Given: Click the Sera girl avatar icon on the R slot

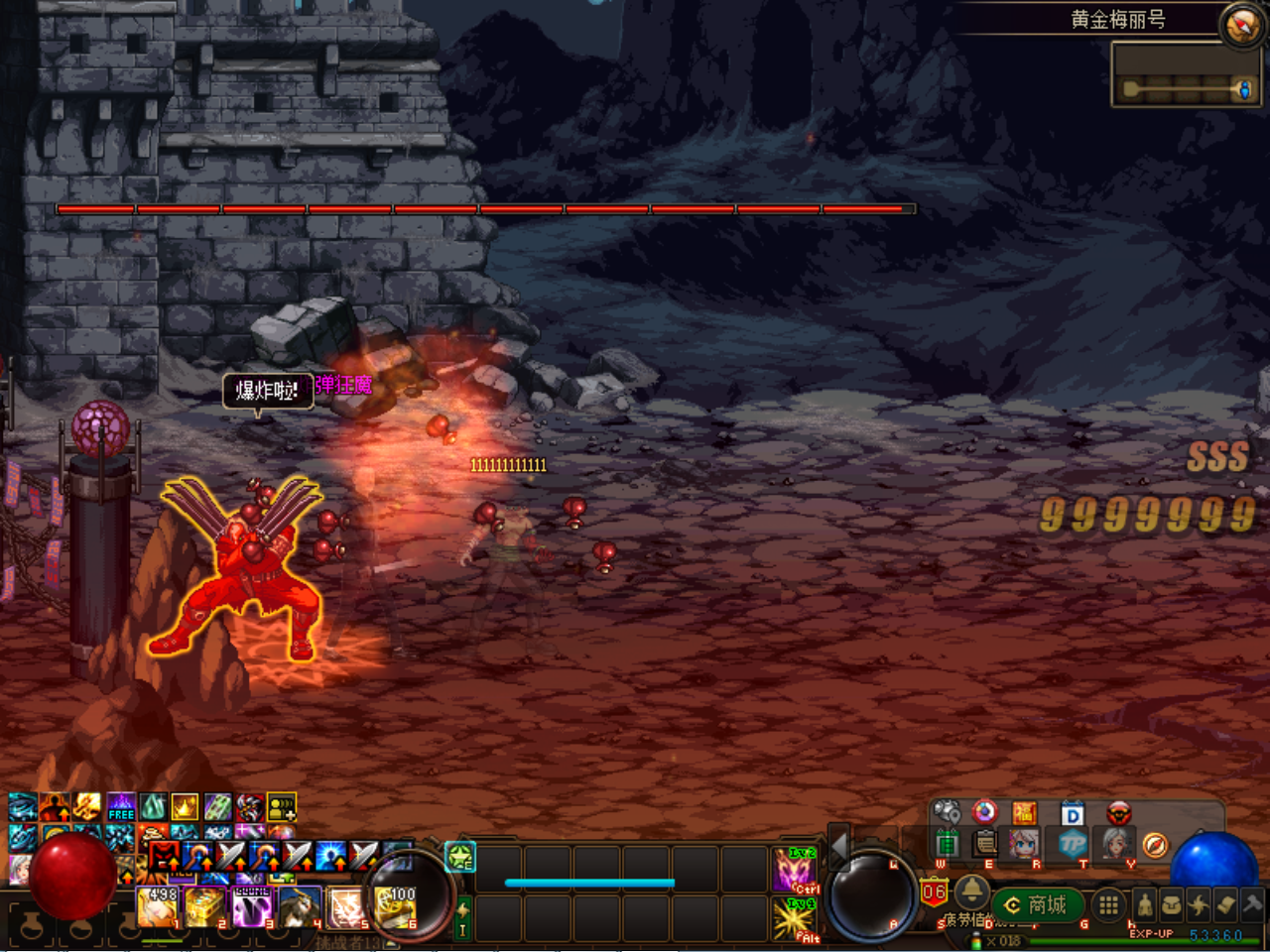Looking at the screenshot, I should click(x=1023, y=844).
